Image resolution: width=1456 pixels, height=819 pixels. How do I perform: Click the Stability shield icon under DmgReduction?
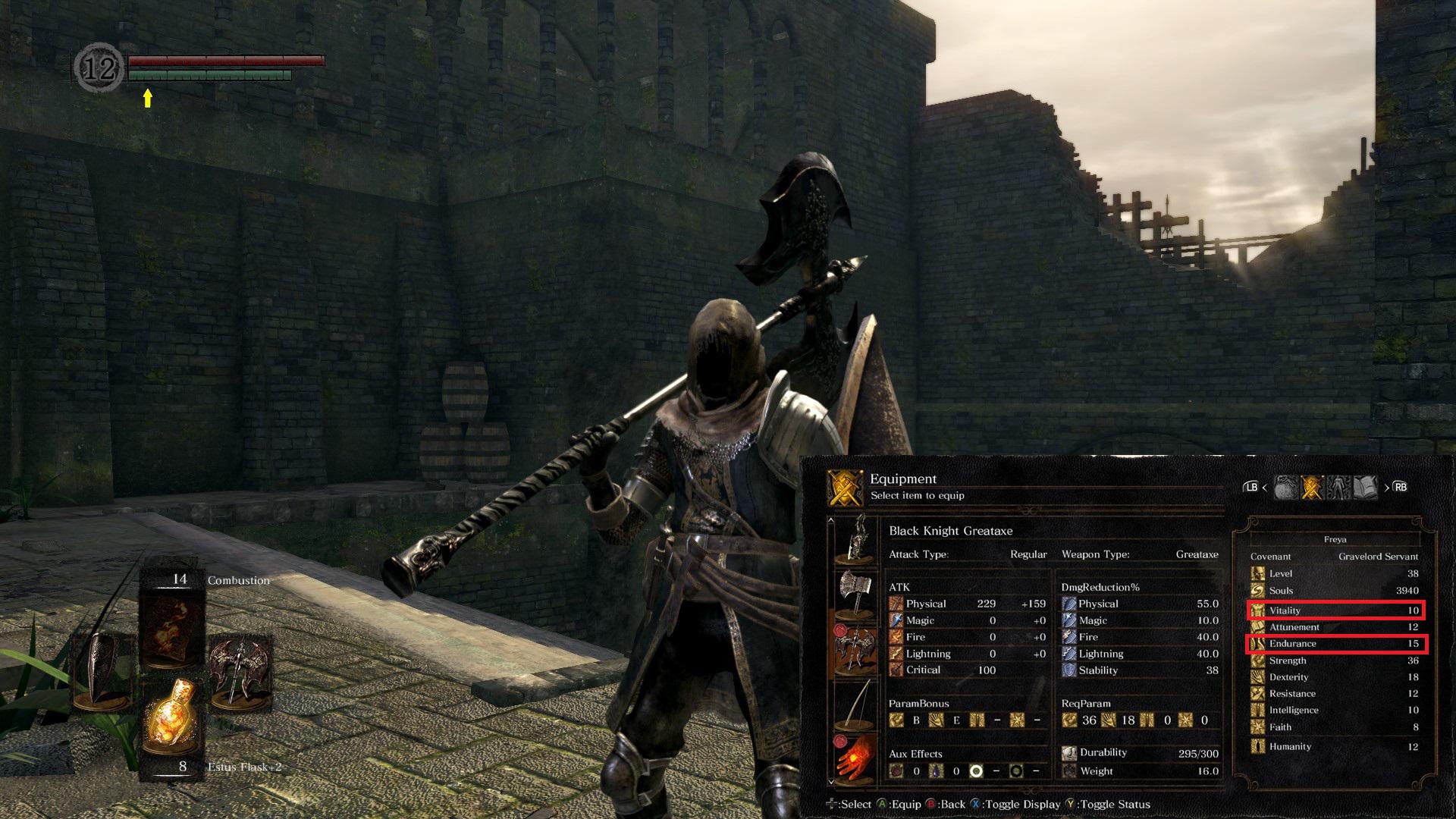[1069, 670]
